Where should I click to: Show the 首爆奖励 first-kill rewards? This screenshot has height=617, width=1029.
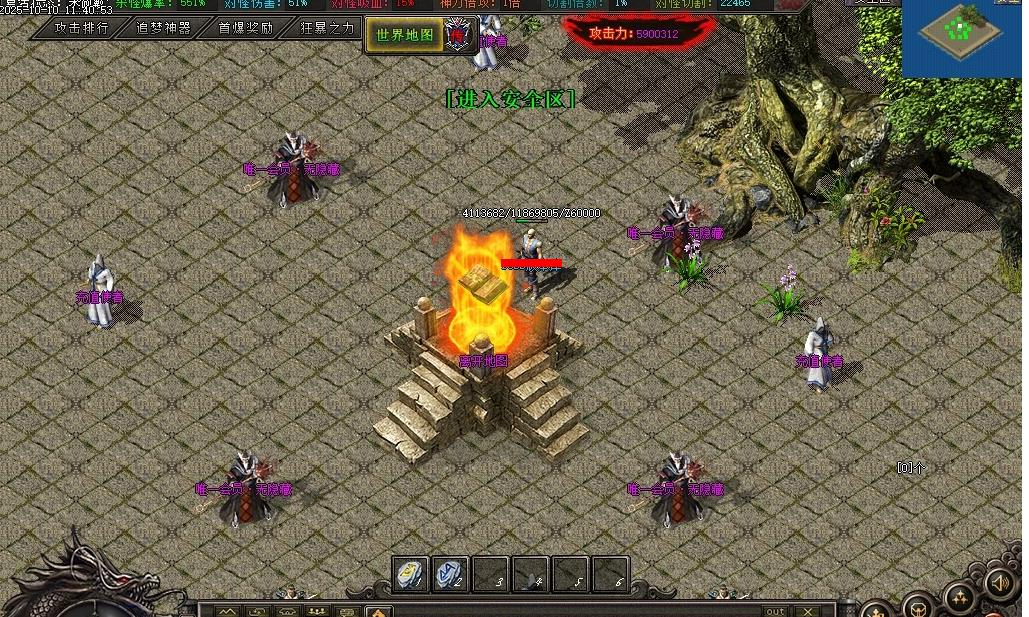(x=246, y=28)
